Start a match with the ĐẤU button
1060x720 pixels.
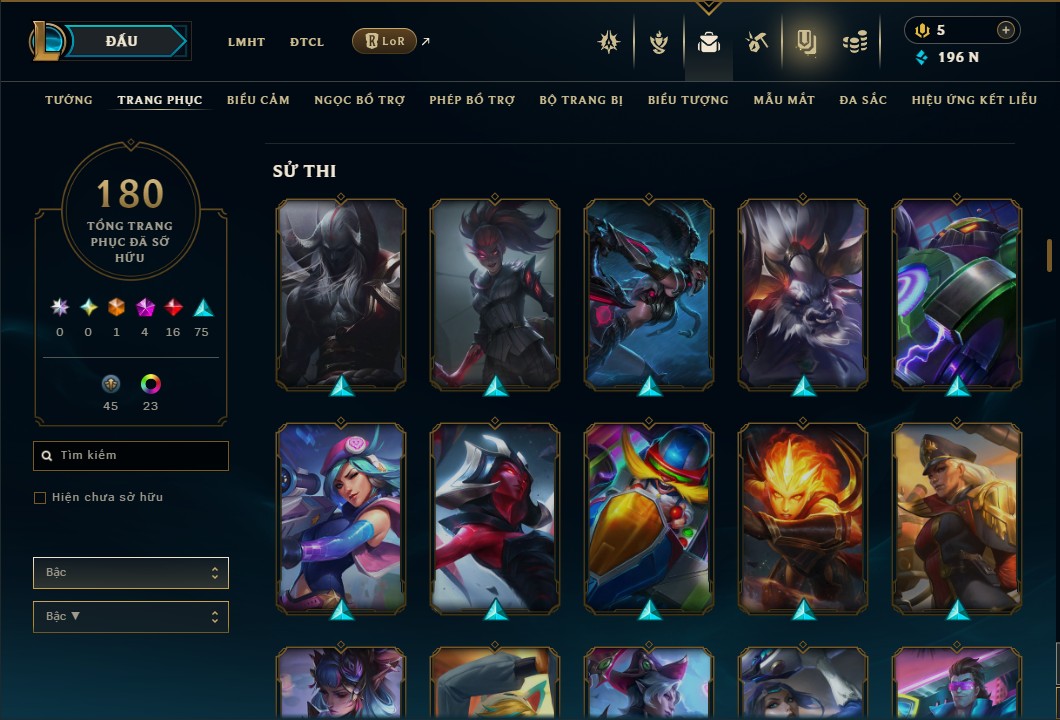[122, 41]
